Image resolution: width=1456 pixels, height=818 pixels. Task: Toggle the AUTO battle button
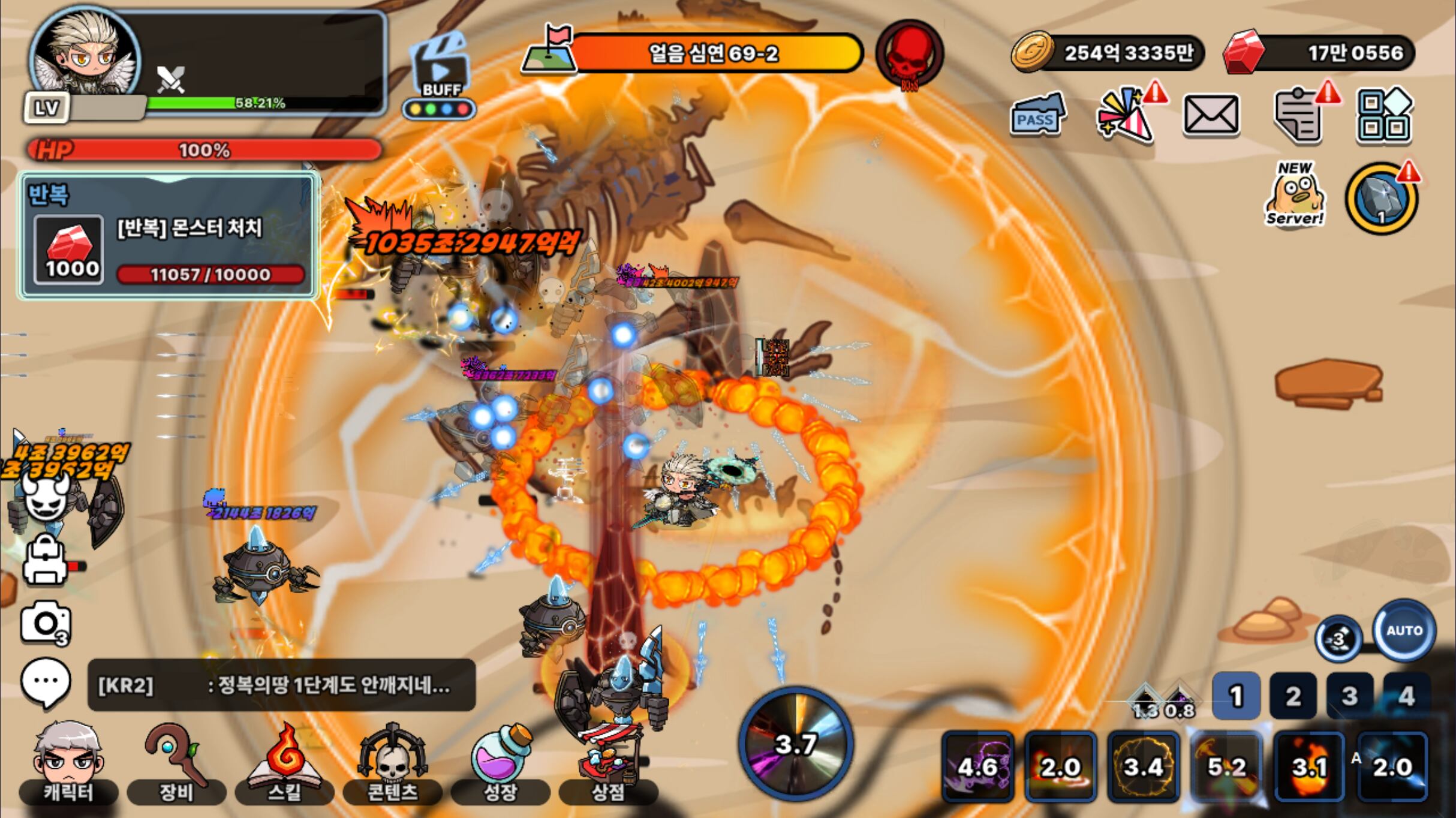pos(1404,631)
